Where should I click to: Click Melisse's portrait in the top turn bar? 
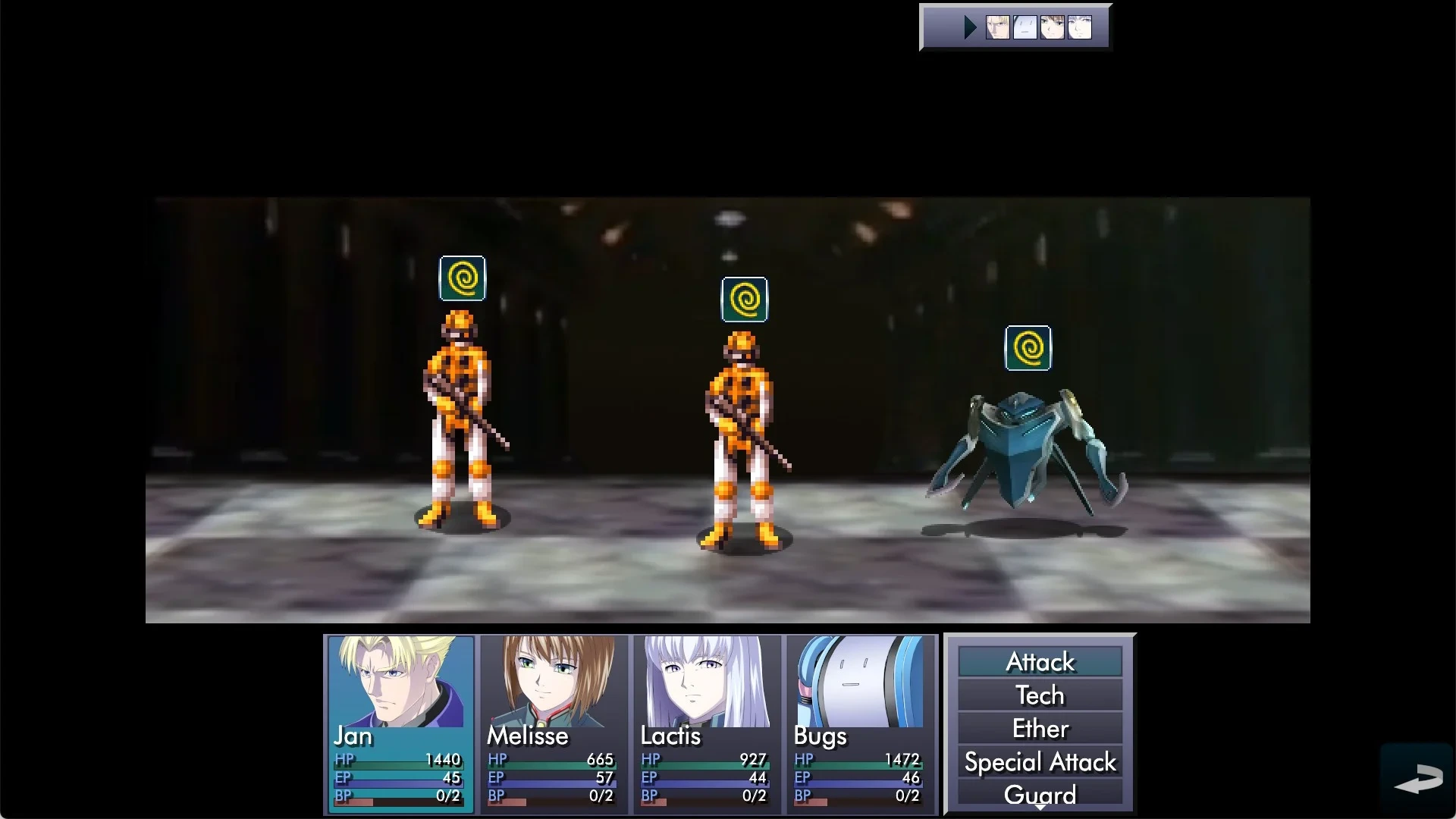point(1053,27)
